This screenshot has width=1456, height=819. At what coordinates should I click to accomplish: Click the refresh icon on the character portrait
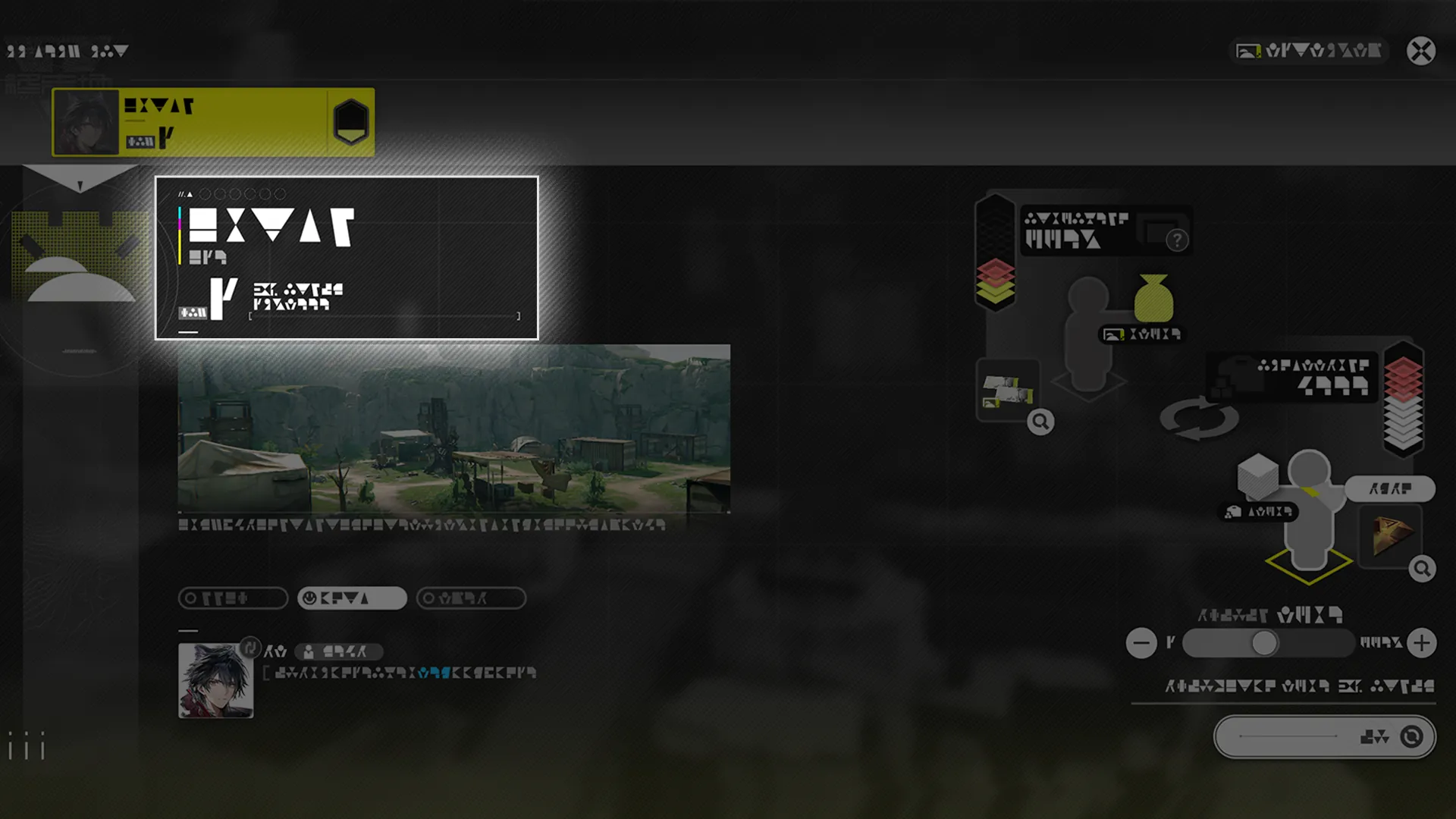pyautogui.click(x=249, y=648)
